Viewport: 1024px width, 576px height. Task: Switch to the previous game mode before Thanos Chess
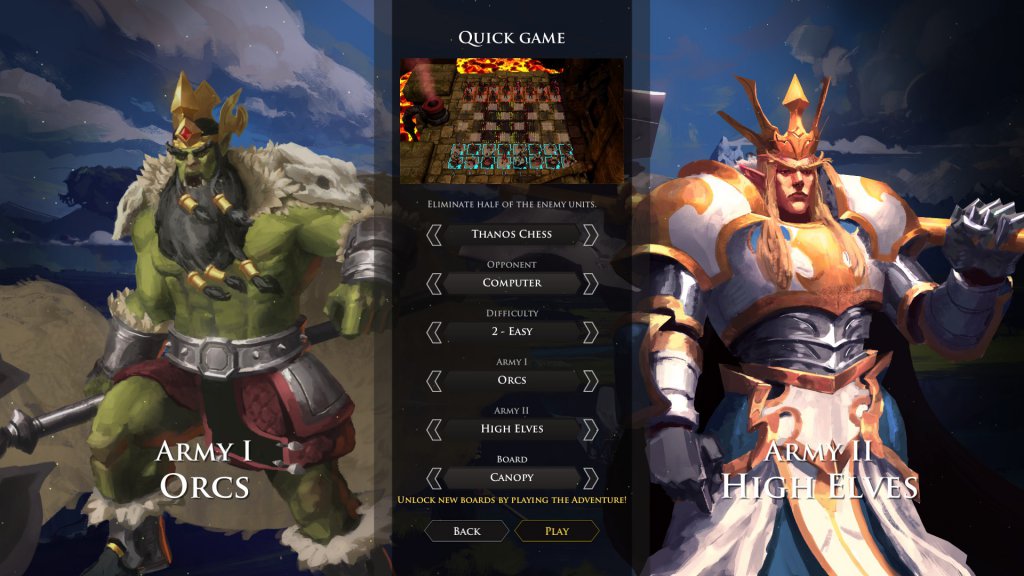(x=434, y=235)
